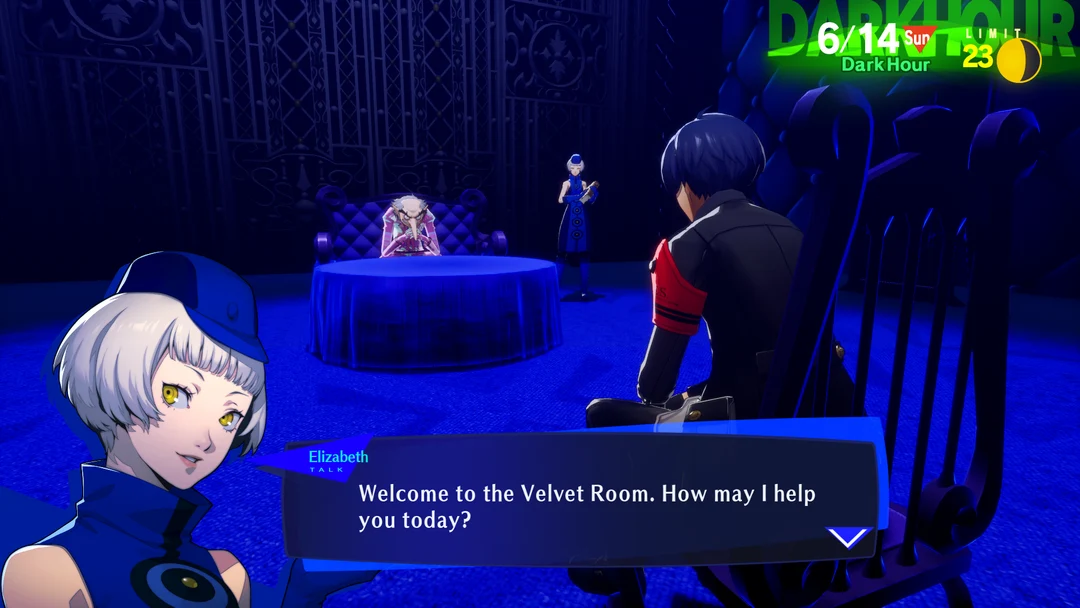Advance dialogue with the down arrow indicator
The height and width of the screenshot is (608, 1080).
pyautogui.click(x=849, y=538)
